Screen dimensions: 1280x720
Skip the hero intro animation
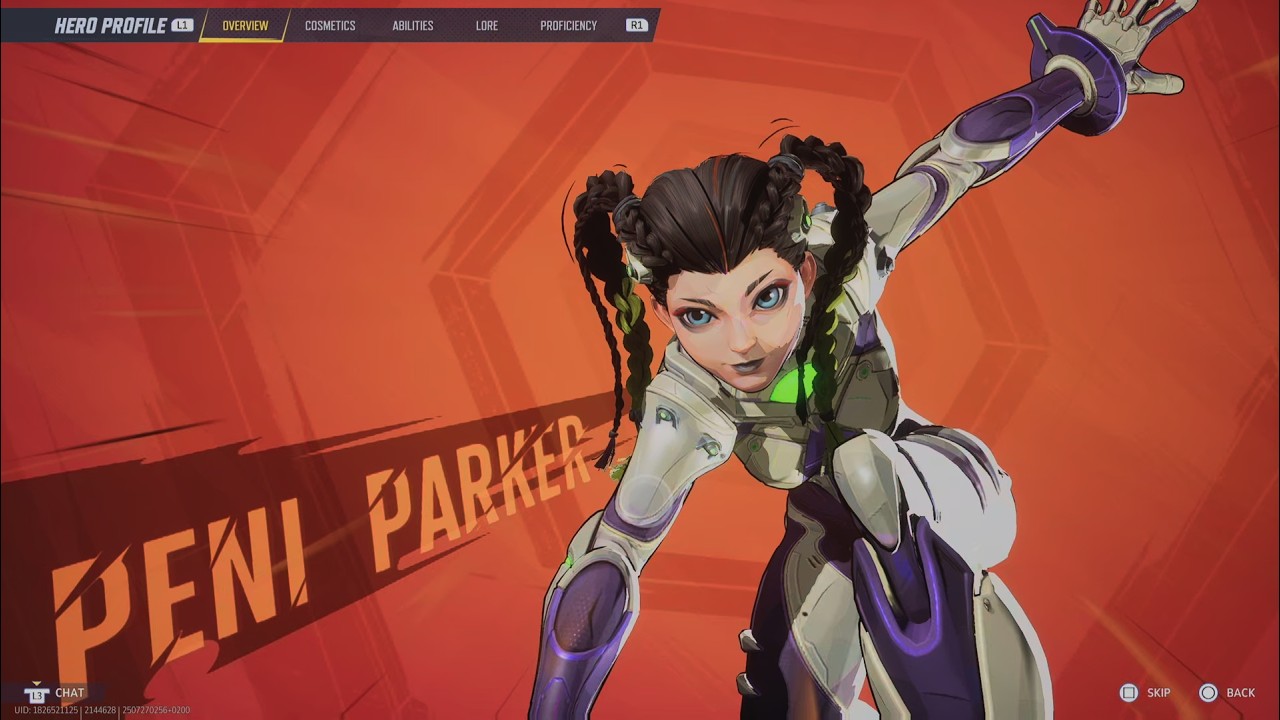coord(1146,693)
